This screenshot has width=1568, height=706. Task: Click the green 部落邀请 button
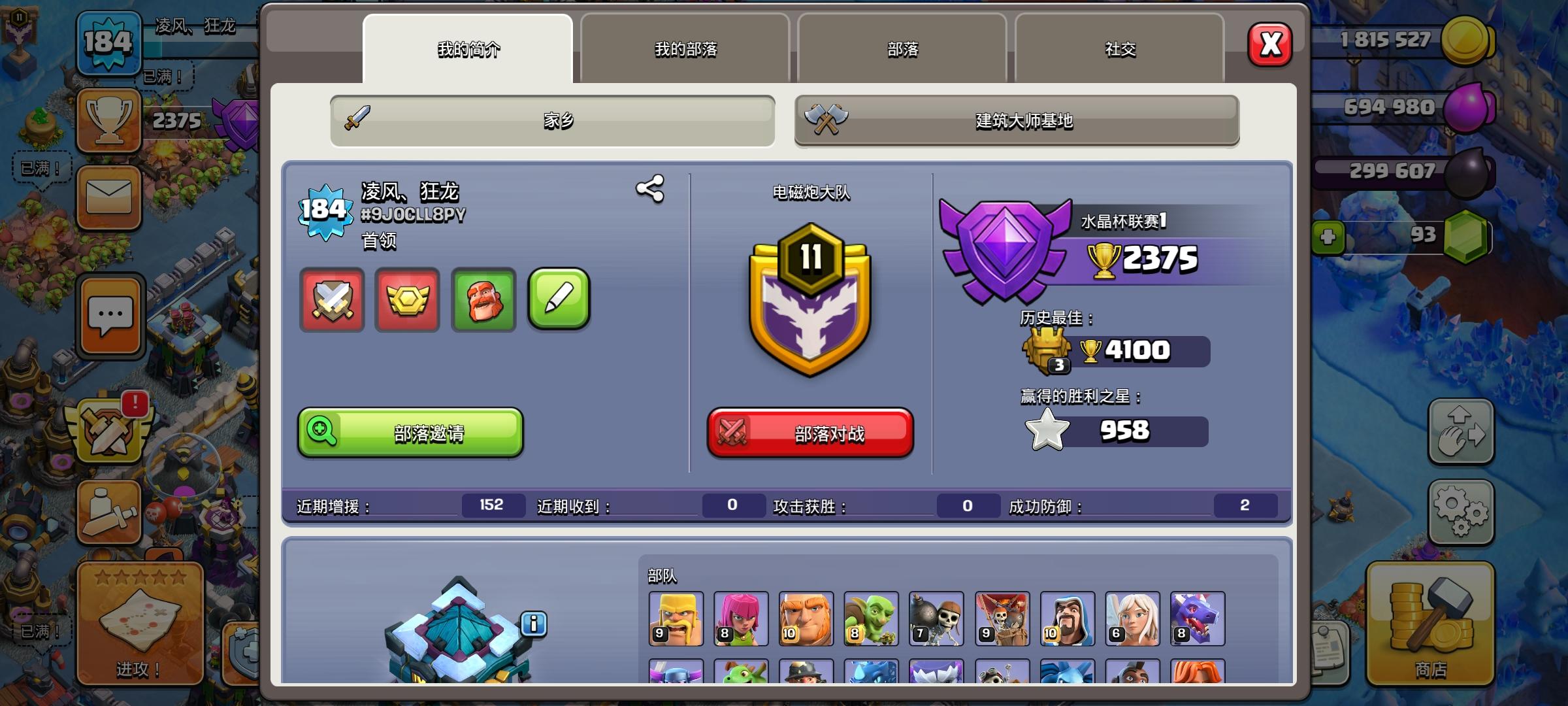(x=410, y=433)
